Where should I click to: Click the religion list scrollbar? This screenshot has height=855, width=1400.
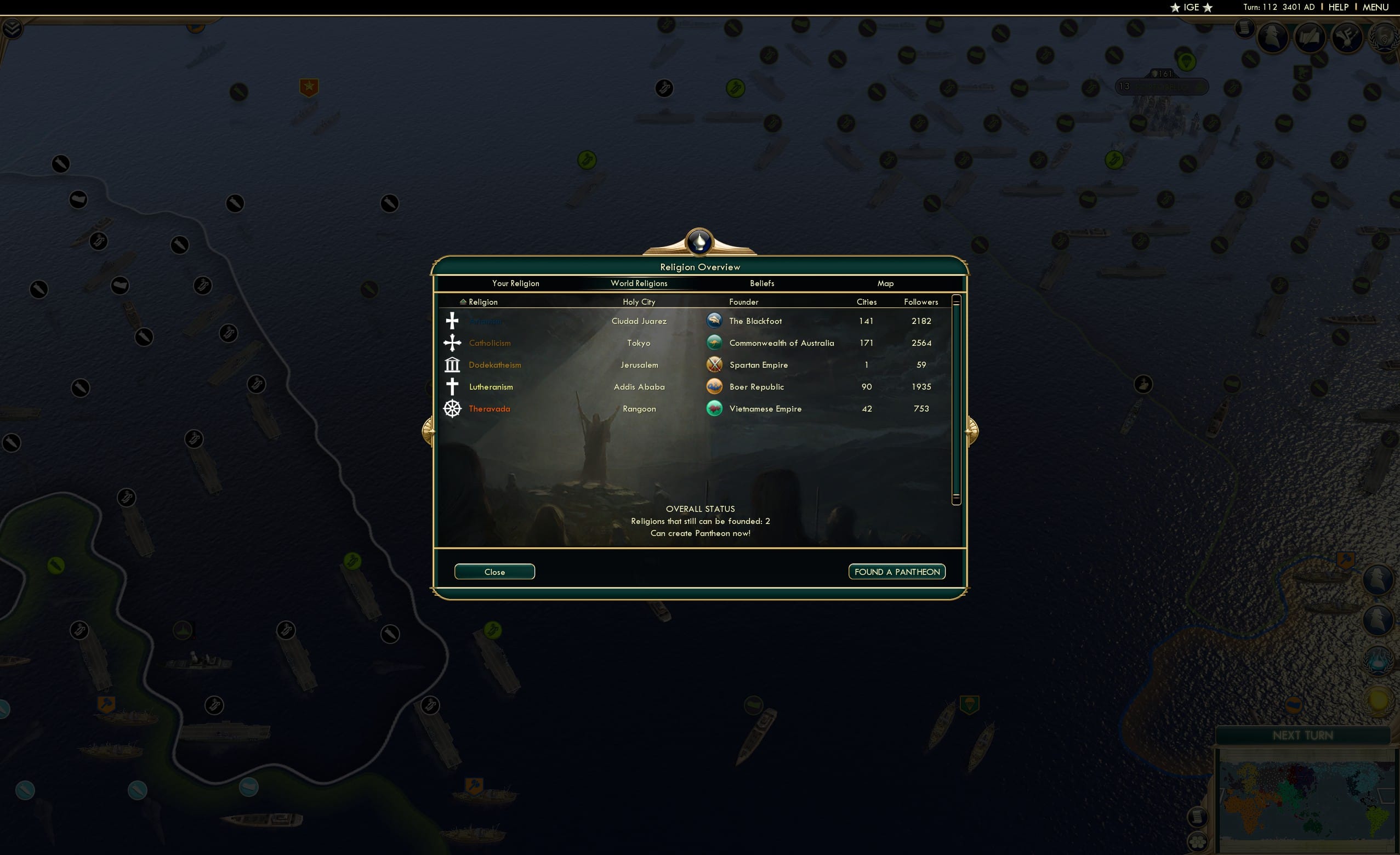click(956, 398)
